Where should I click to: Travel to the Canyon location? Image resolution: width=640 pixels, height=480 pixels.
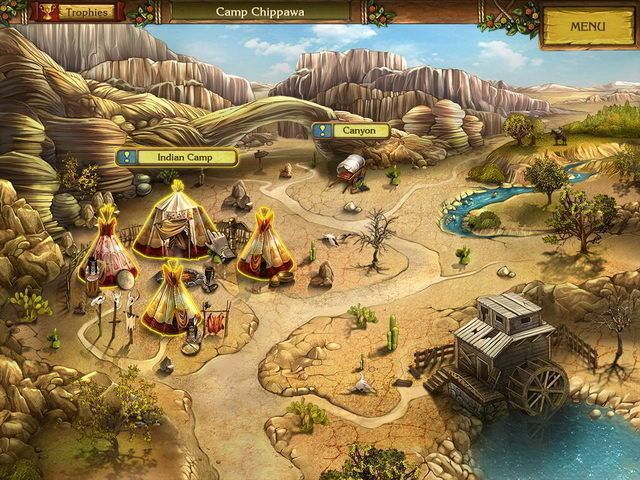357,130
